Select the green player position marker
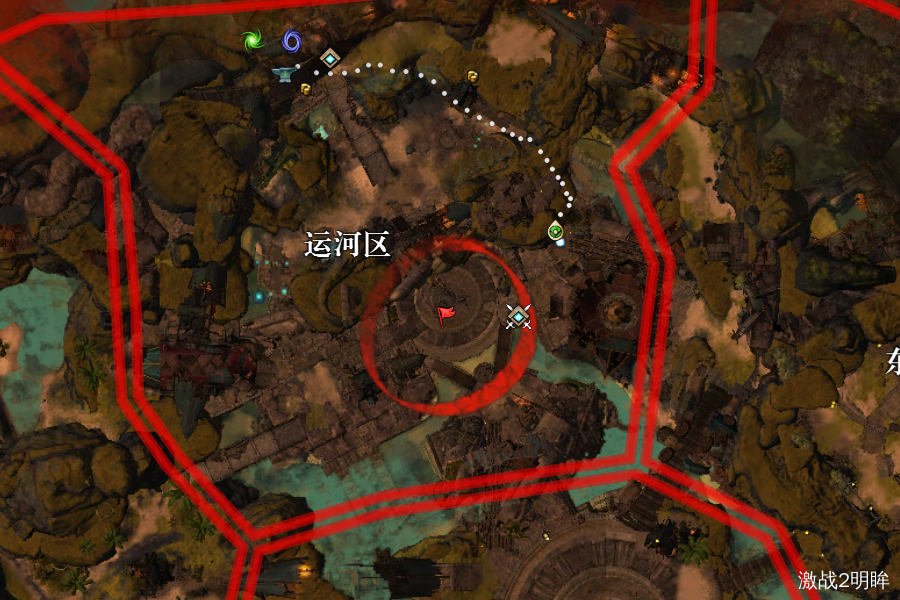This screenshot has height=600, width=900. 556,232
